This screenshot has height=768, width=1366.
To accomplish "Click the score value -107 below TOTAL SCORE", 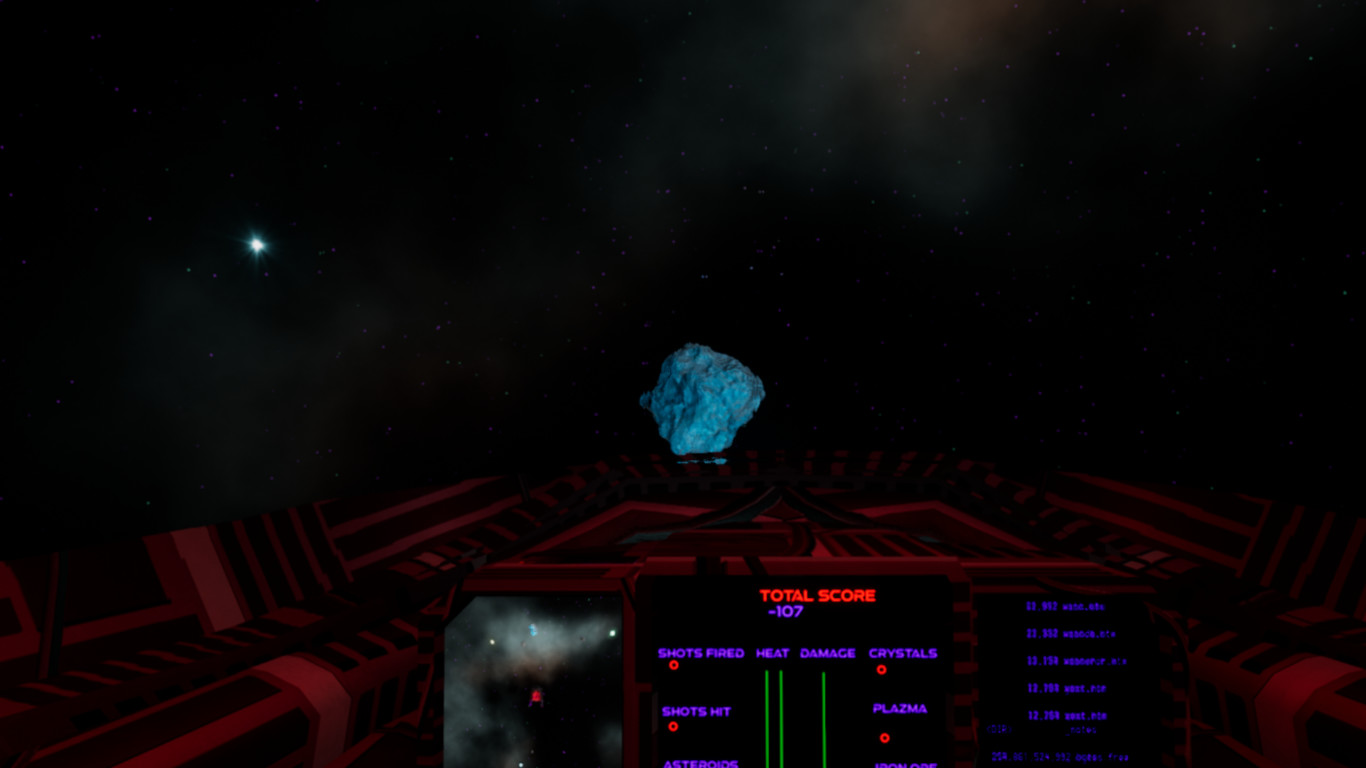I will click(786, 611).
